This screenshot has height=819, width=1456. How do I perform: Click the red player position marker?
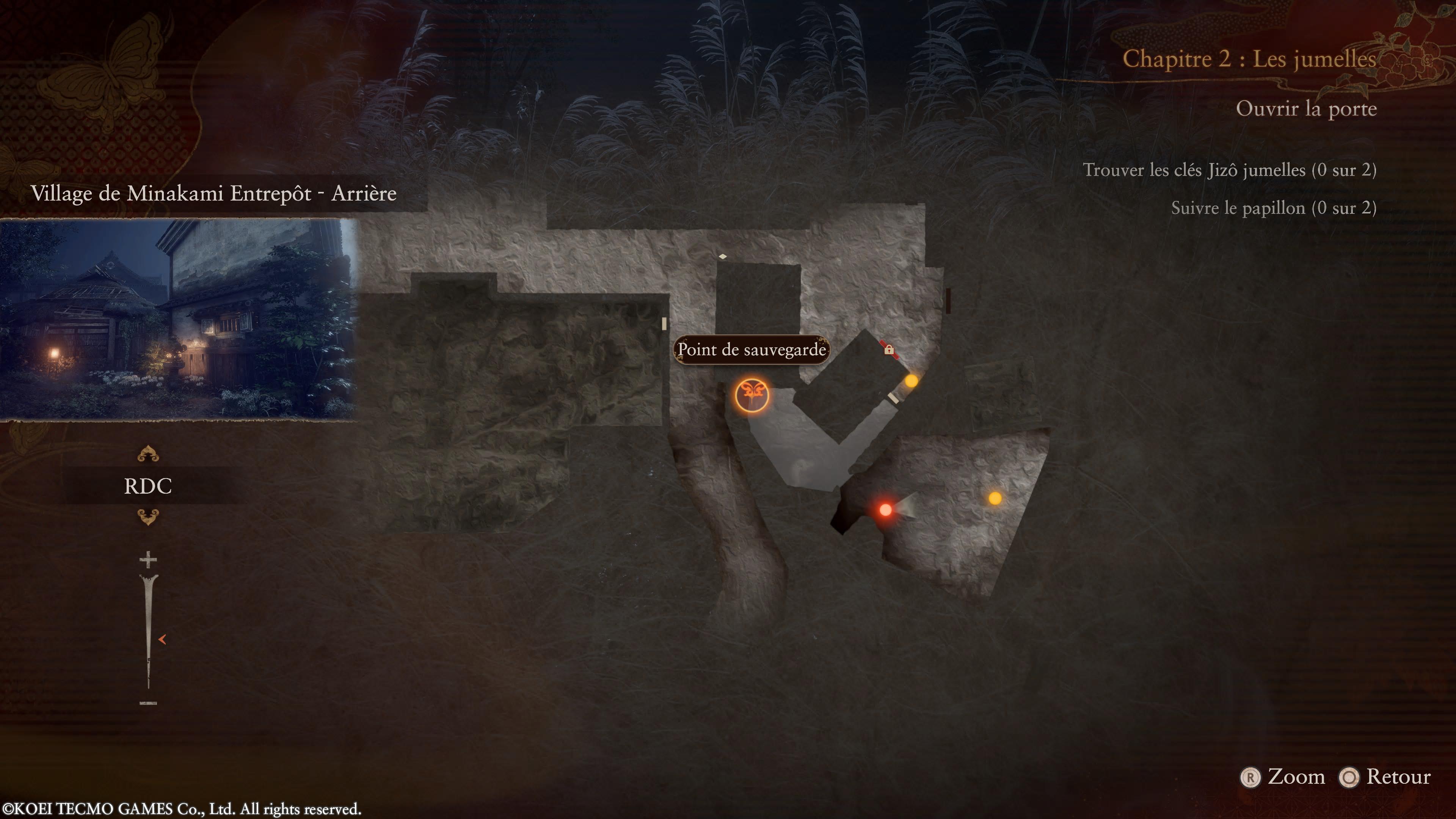[886, 510]
